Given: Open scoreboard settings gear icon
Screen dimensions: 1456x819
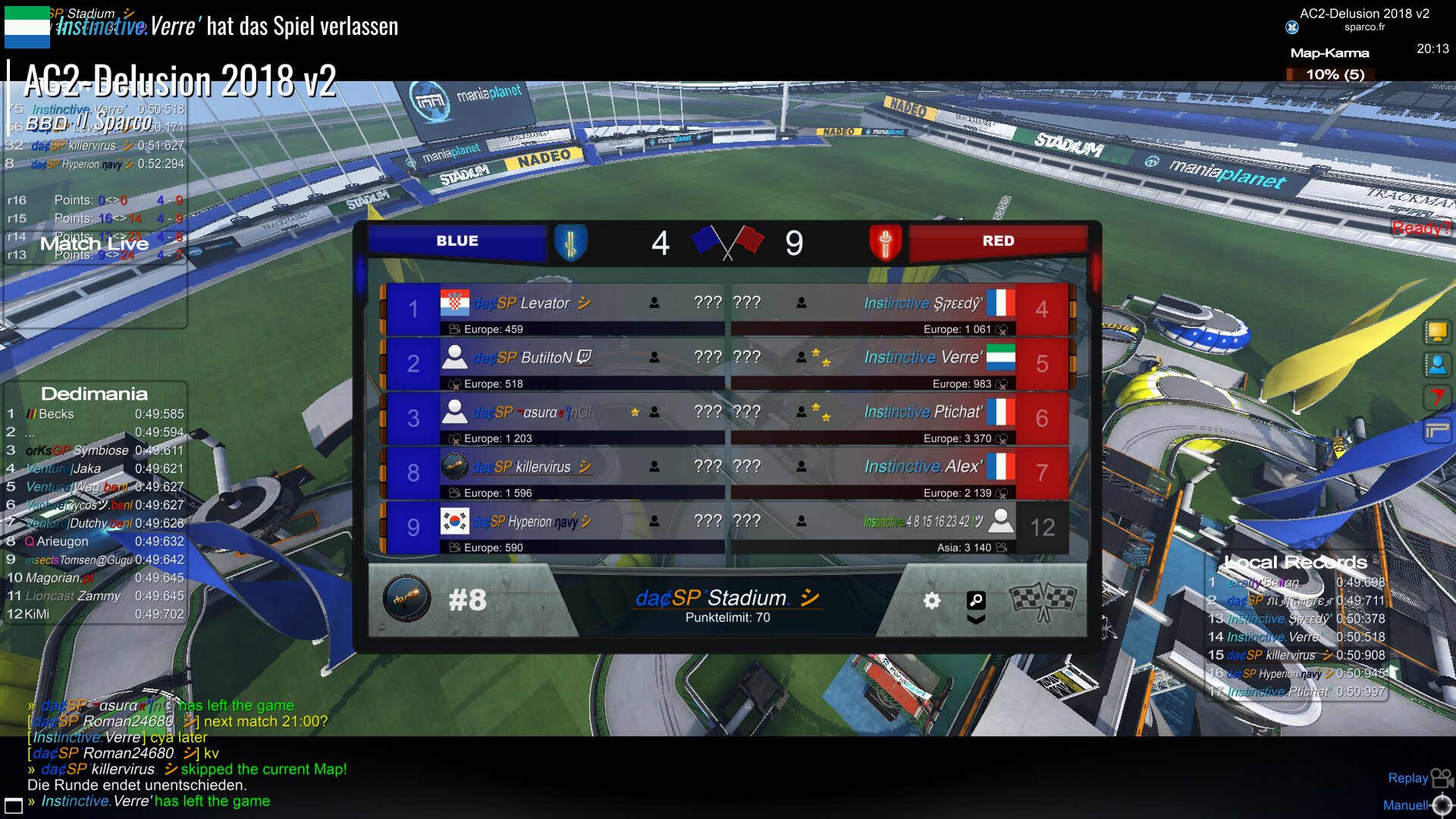Looking at the screenshot, I should [932, 601].
